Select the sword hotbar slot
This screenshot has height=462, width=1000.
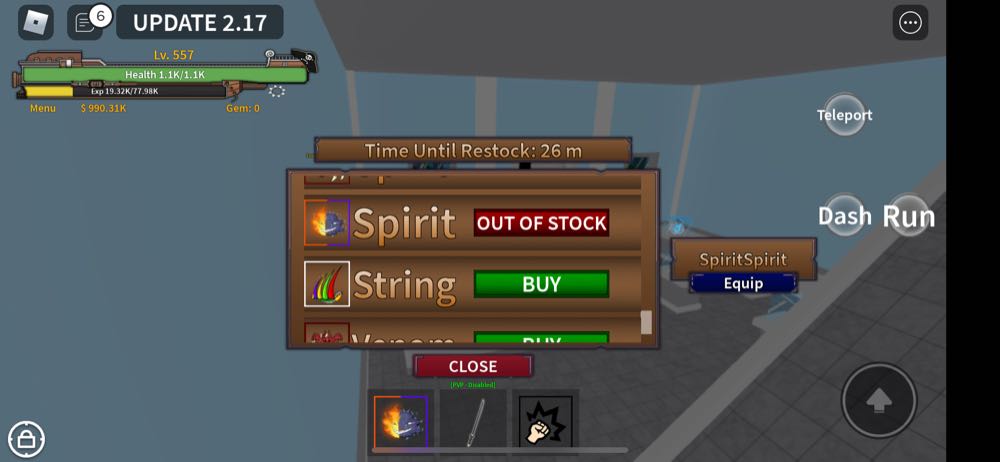point(473,421)
